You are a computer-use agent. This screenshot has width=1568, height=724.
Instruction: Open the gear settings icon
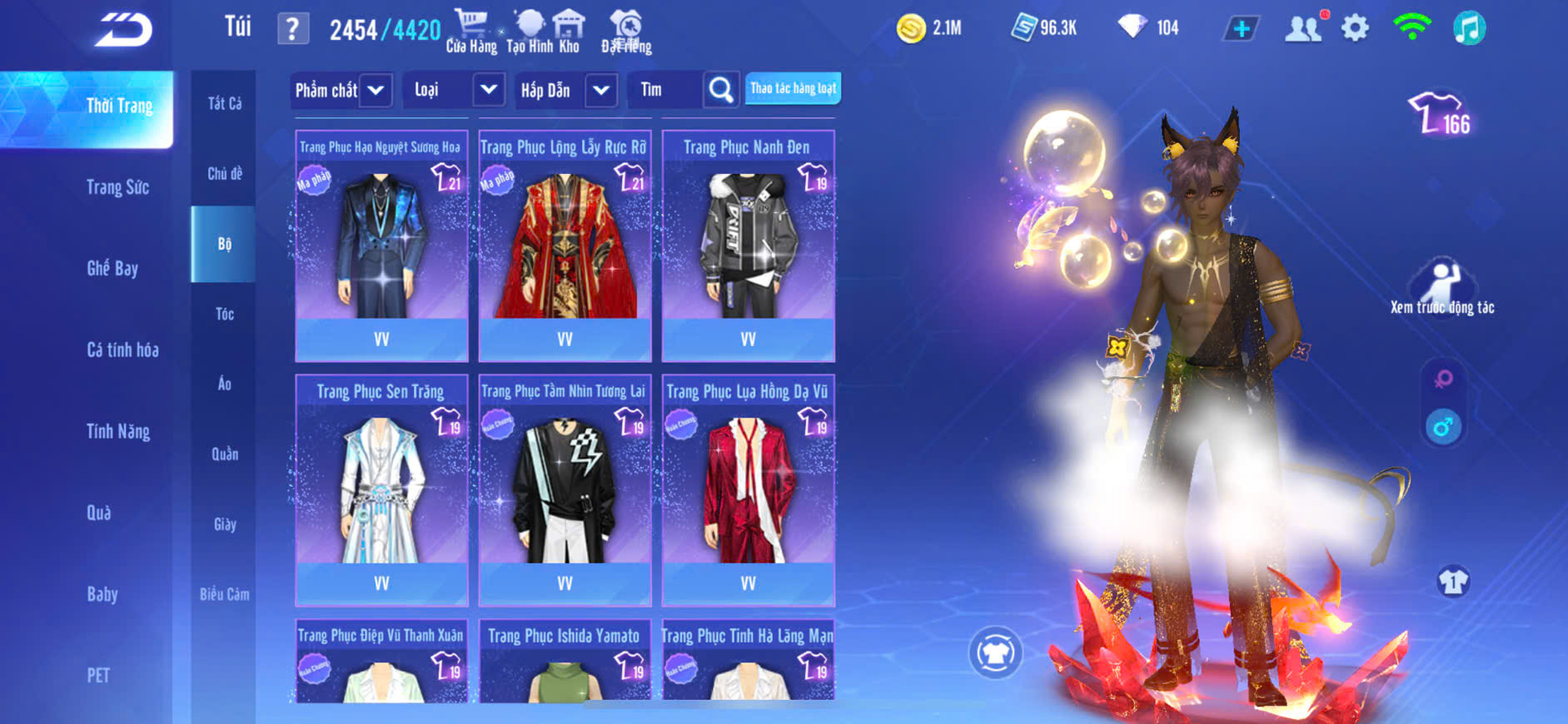click(1355, 28)
